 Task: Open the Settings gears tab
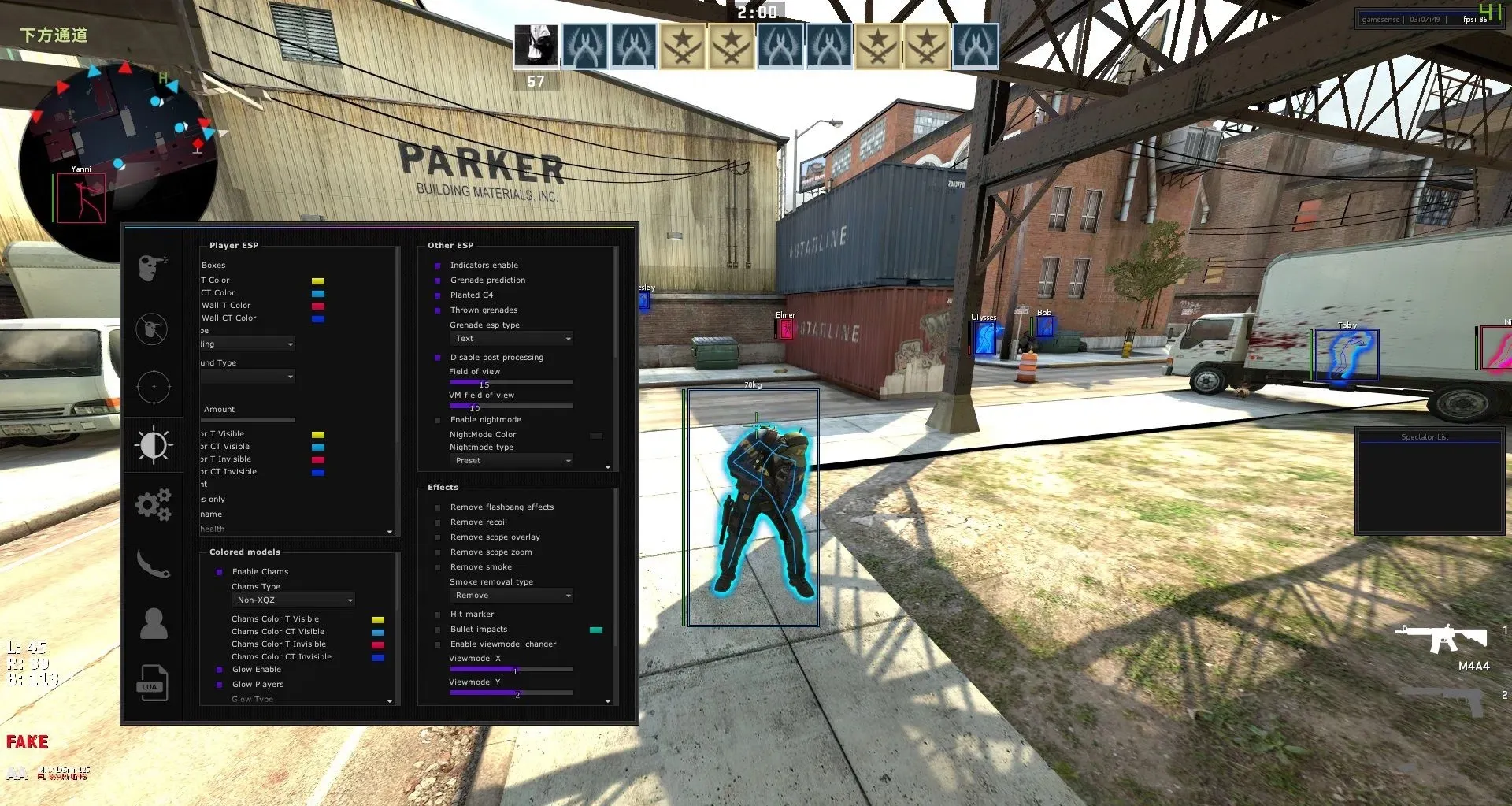154,505
